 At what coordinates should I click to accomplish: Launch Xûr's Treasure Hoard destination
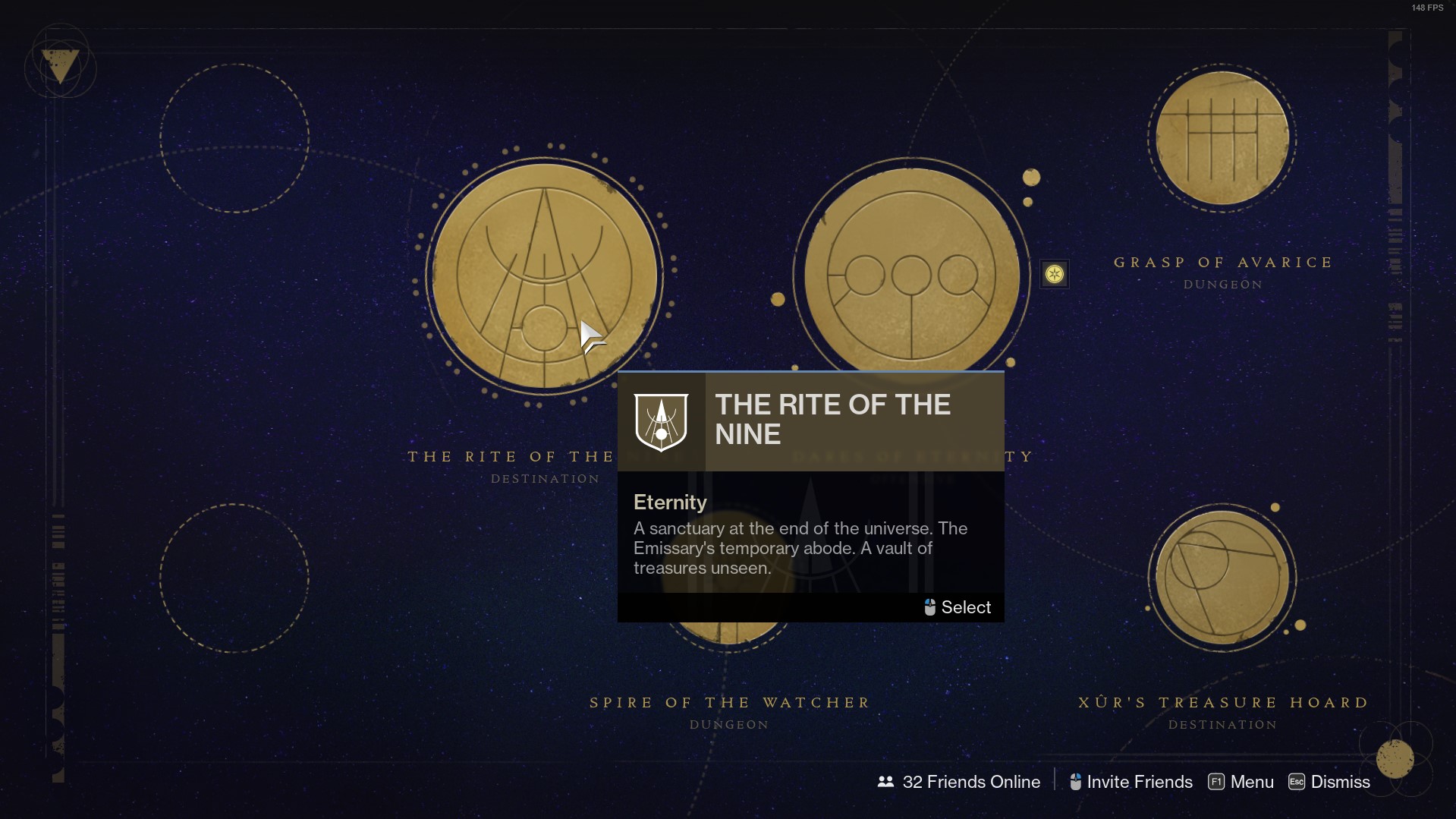click(x=1222, y=578)
